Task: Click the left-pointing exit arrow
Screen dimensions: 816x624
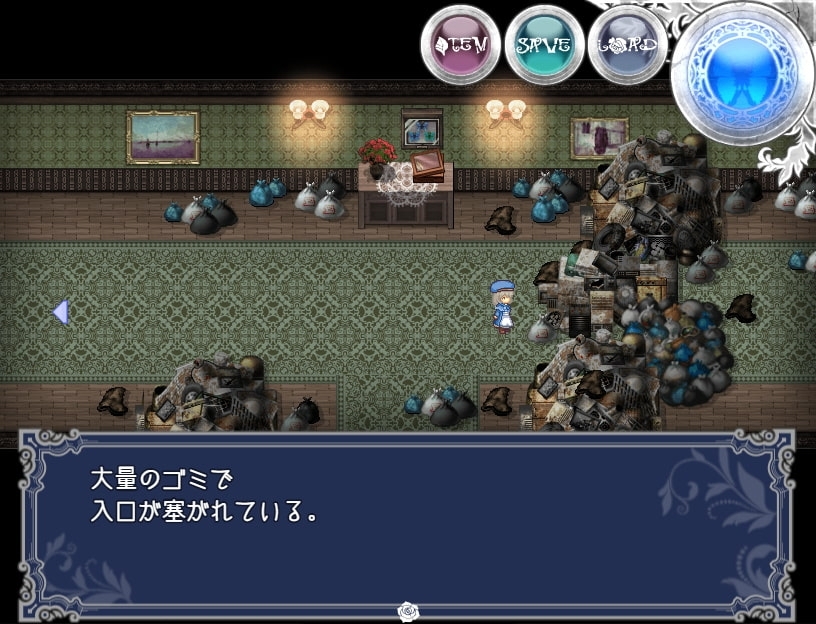Action: coord(60,312)
